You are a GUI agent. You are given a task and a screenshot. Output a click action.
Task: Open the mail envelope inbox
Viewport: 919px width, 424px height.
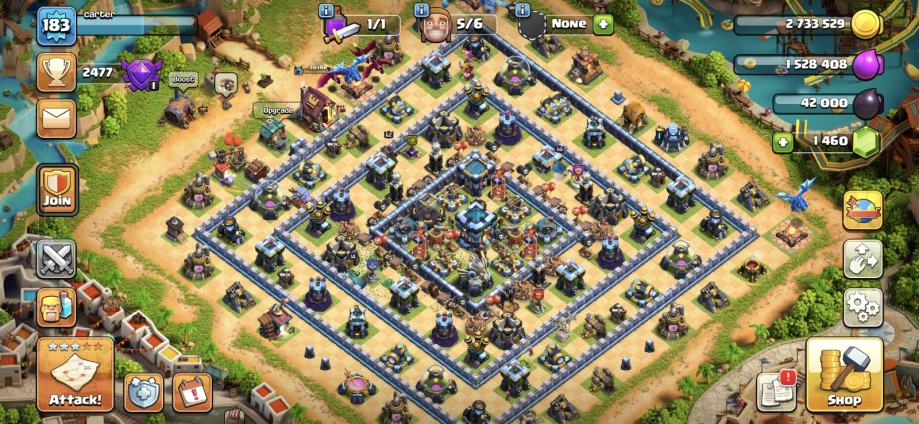[57, 118]
